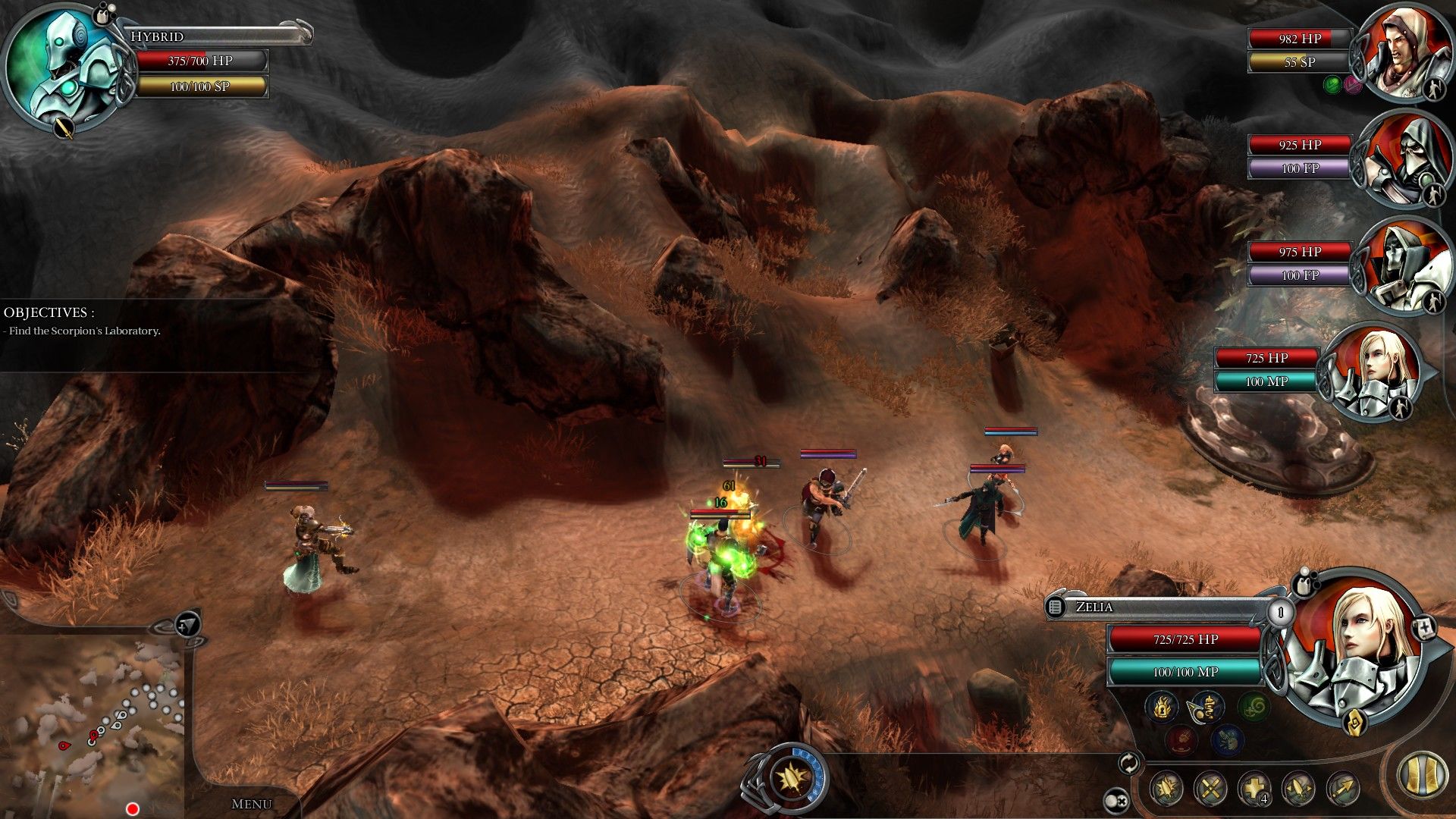Use the healing cross item with count 4

pos(1254,789)
